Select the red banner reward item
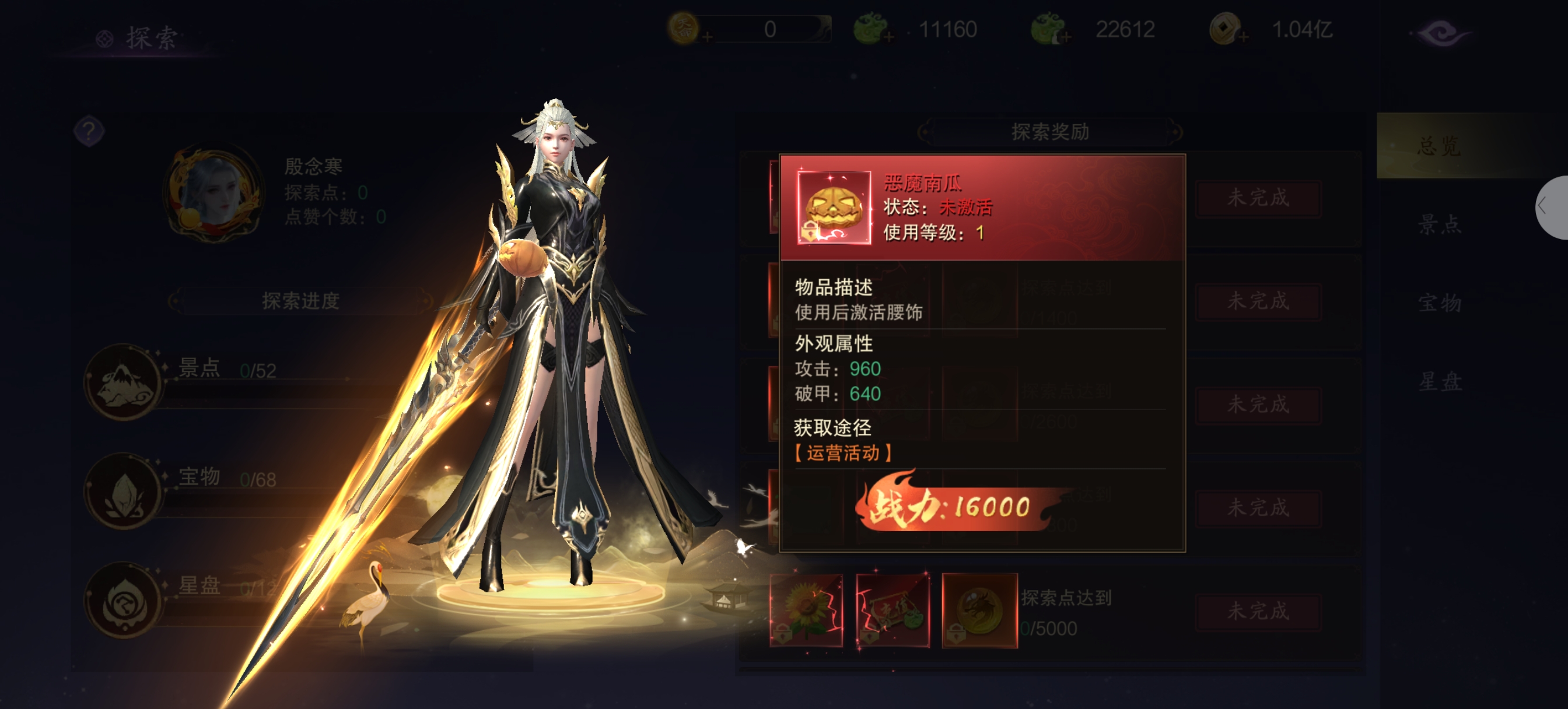 click(x=892, y=610)
